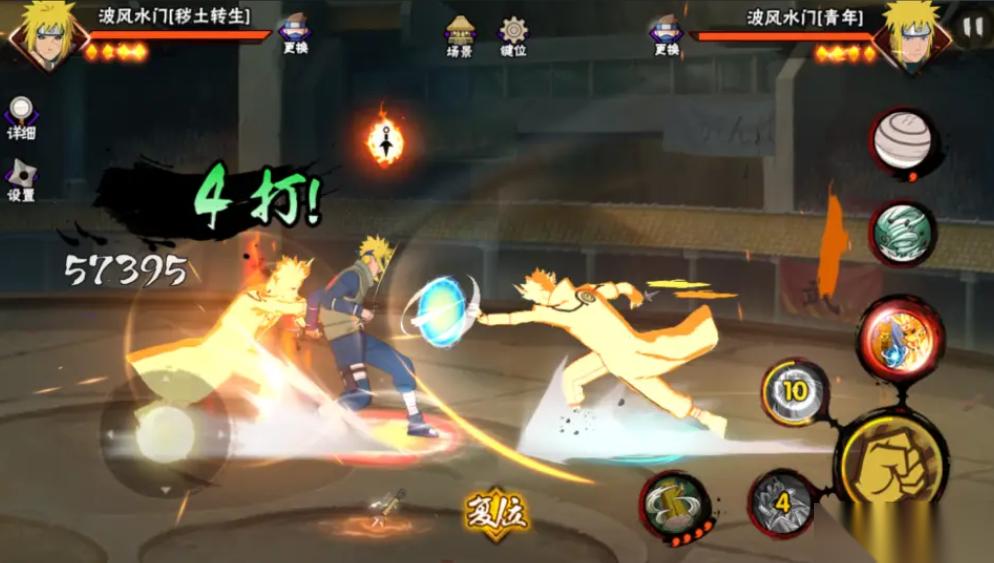Use the skill showing cooldown 10

(794, 392)
